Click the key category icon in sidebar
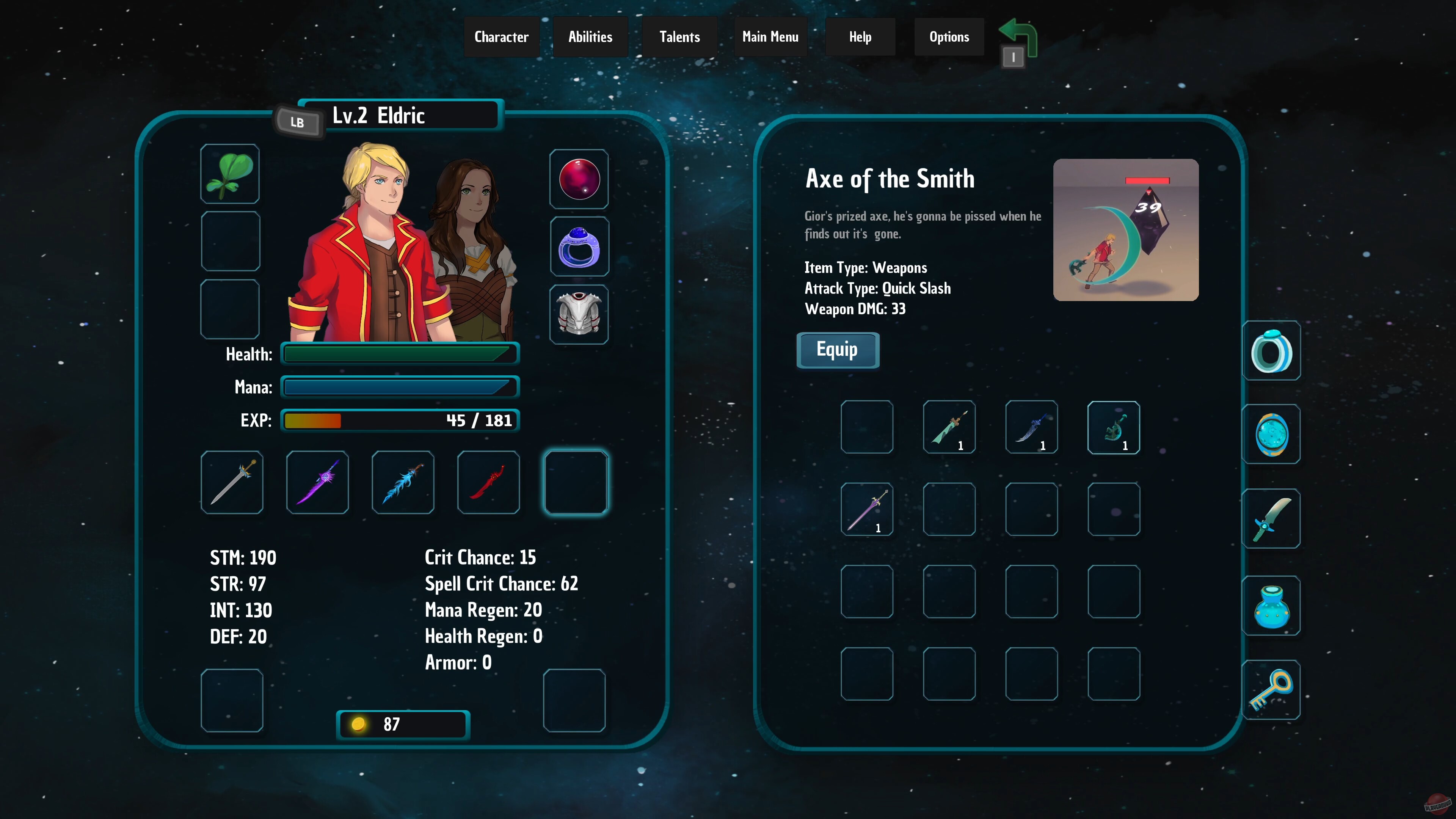The height and width of the screenshot is (819, 1456). tap(1271, 691)
